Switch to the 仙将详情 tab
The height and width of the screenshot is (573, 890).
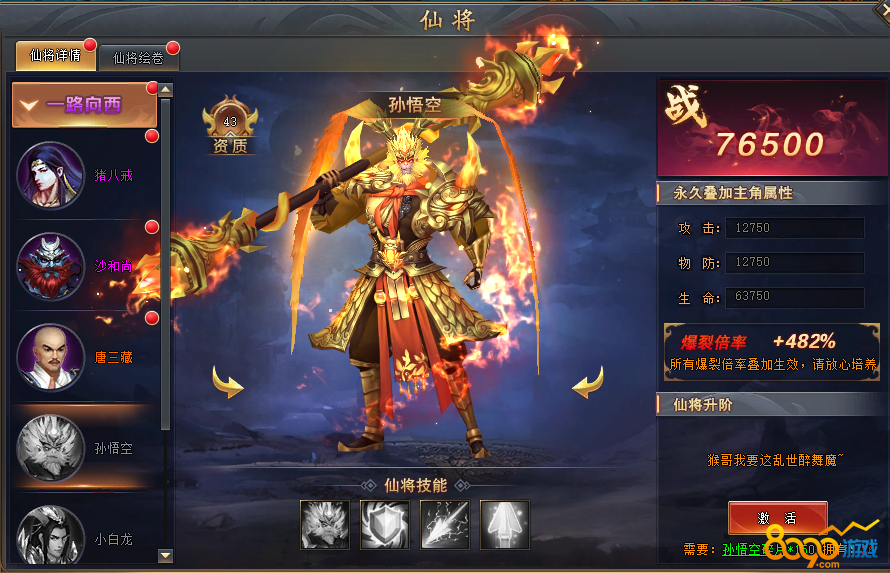coord(56,56)
